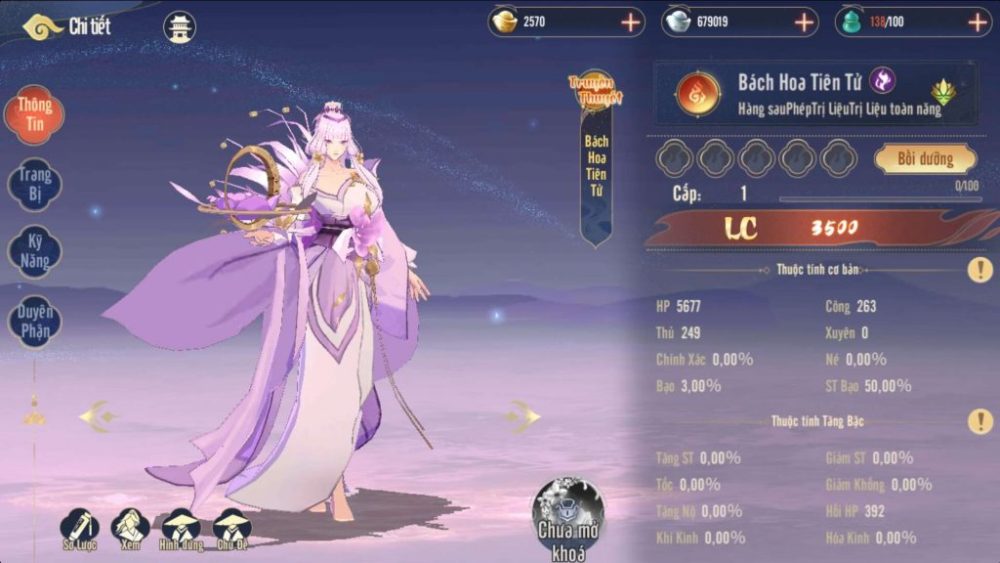Refill the green gourd stamina with plus
1000x563 pixels.
click(x=977, y=22)
